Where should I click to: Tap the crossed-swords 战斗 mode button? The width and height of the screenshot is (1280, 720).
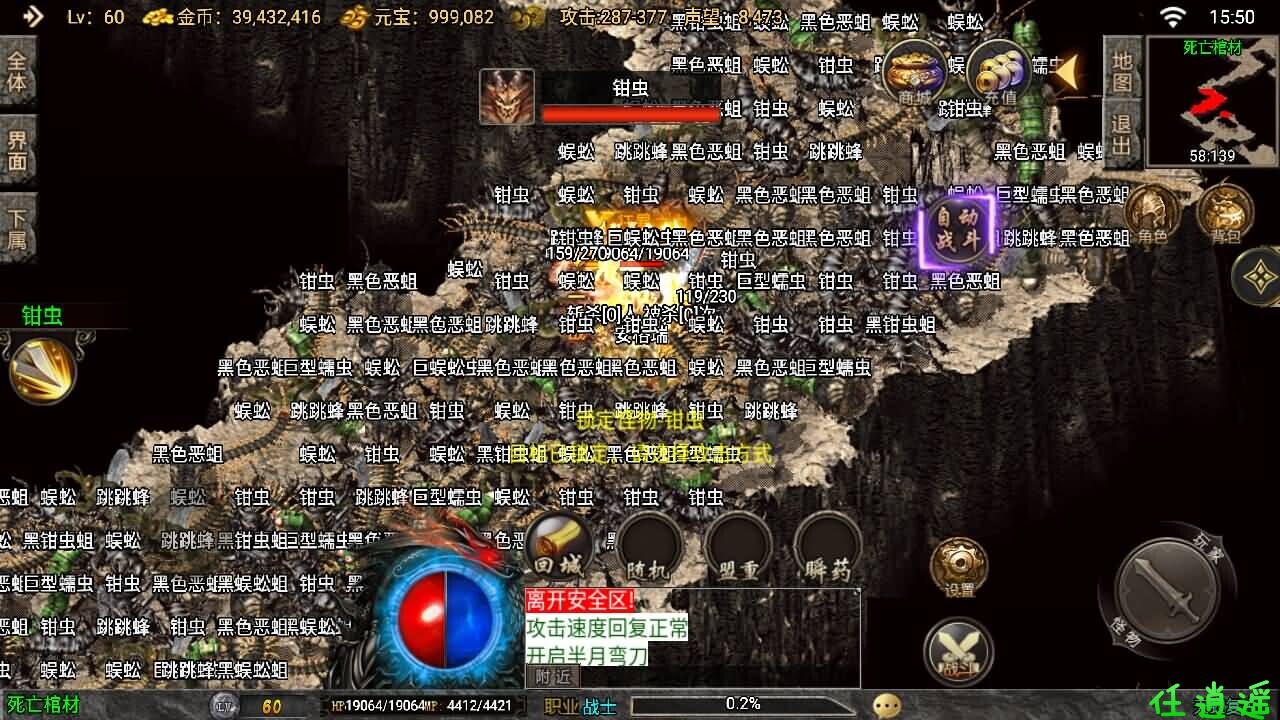pyautogui.click(x=957, y=651)
